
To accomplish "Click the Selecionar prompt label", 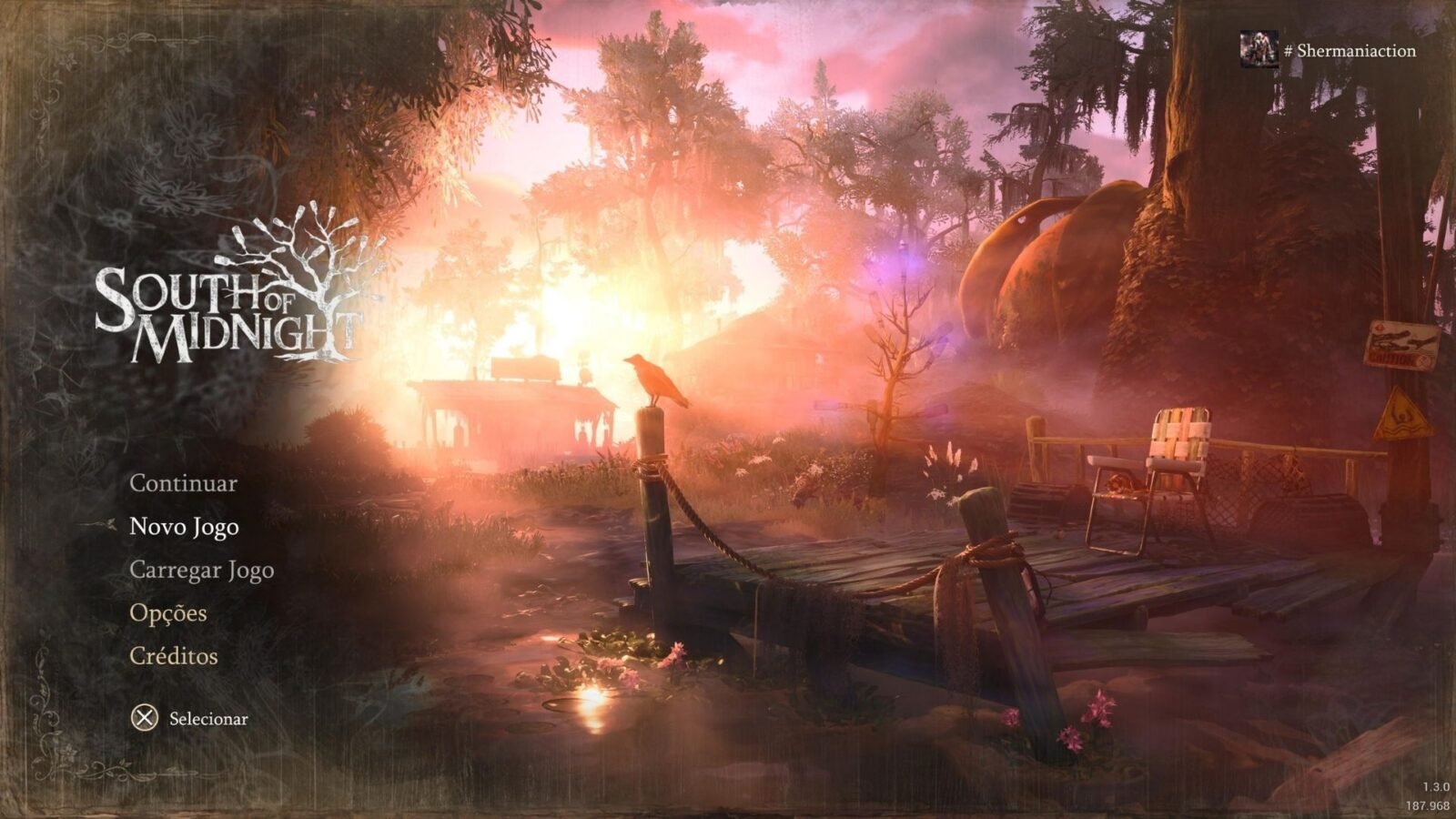I will pyautogui.click(x=207, y=719).
